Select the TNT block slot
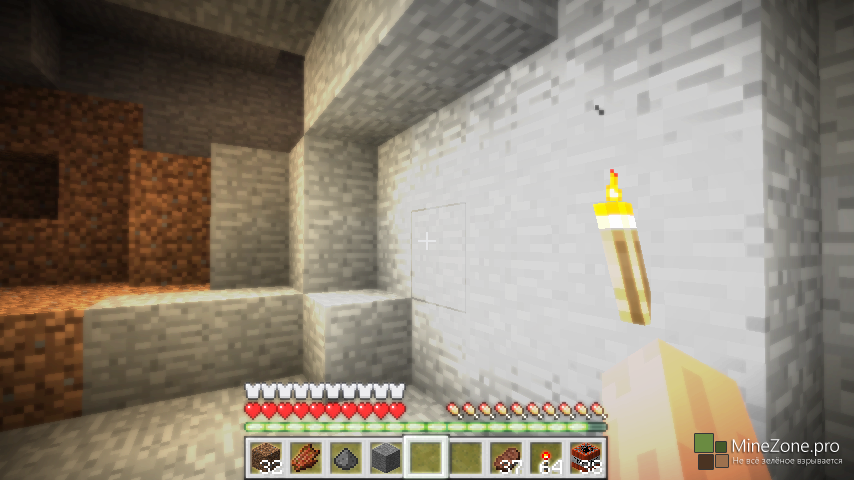 tap(585, 458)
